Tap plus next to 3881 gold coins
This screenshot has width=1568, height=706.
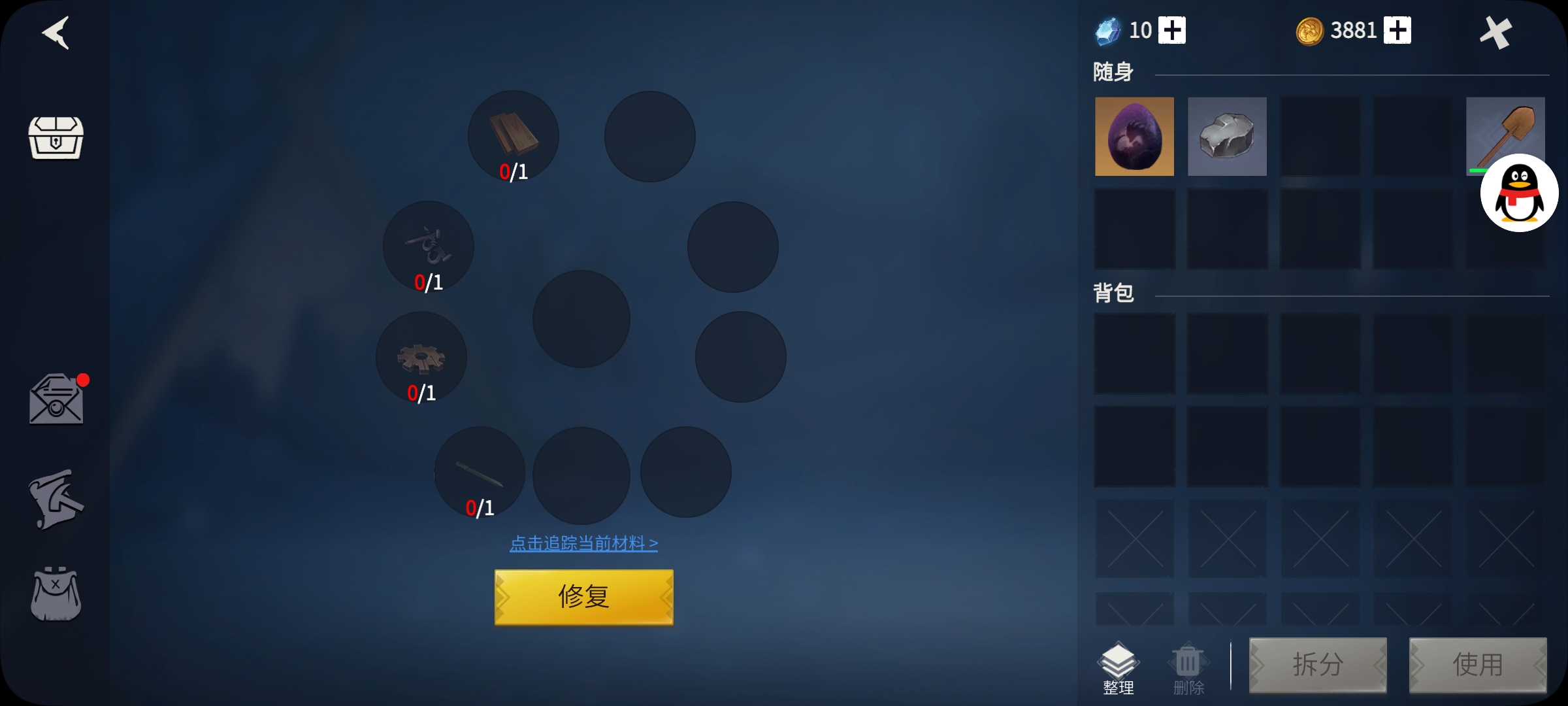[1398, 30]
